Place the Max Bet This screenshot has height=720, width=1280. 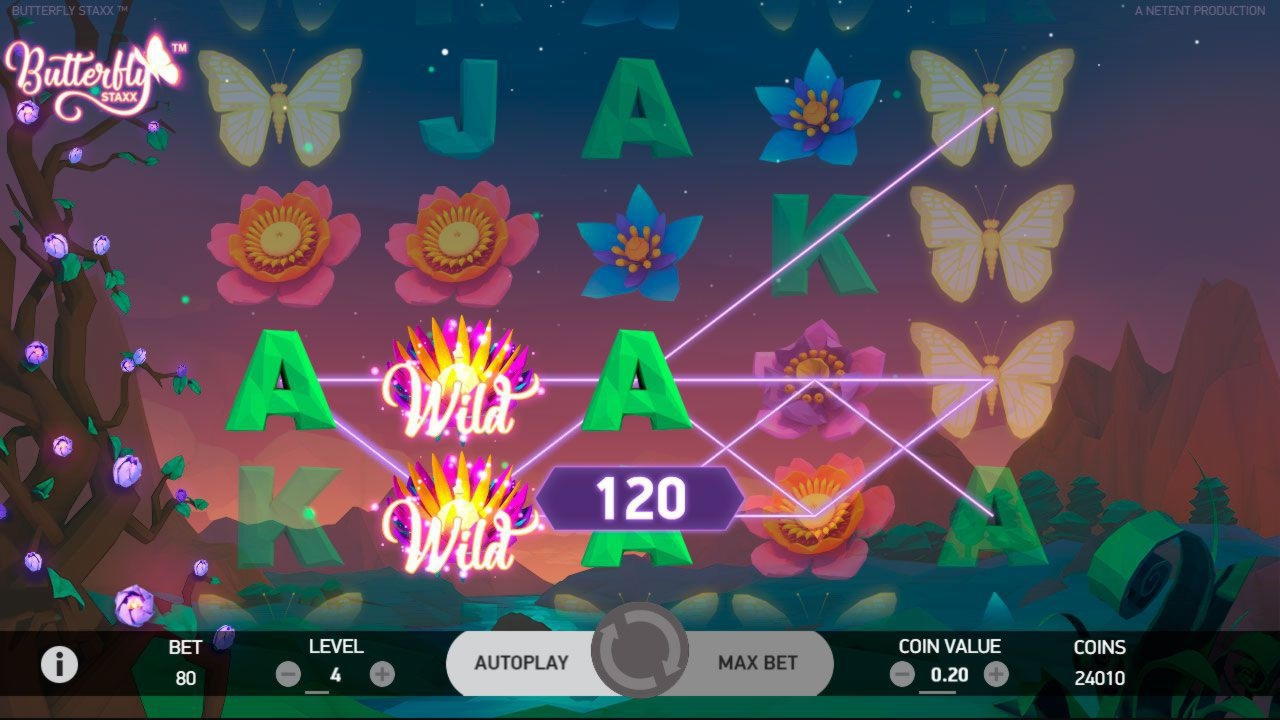pos(758,662)
